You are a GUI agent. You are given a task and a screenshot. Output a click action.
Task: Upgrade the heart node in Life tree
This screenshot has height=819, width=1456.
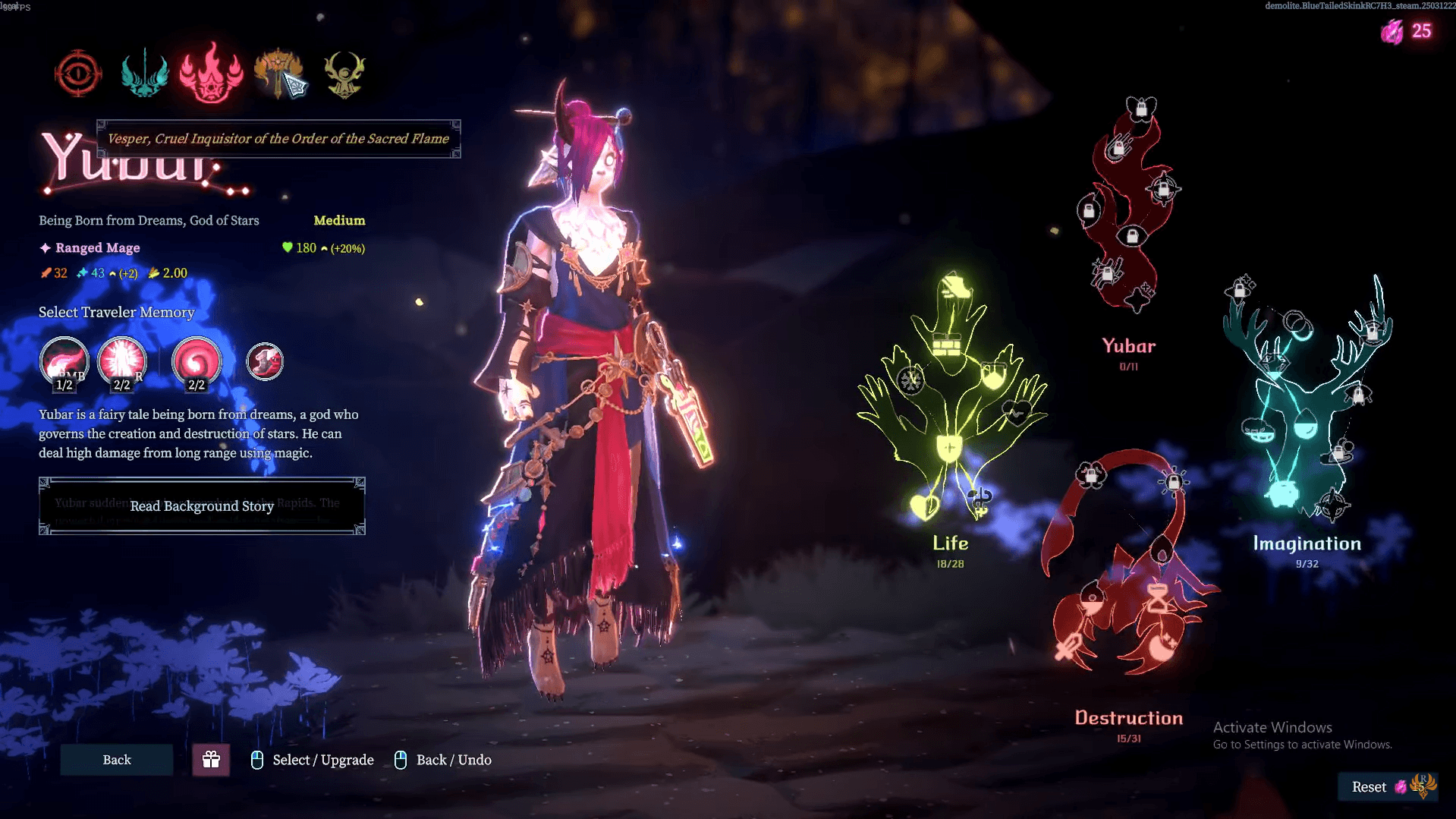tap(924, 506)
